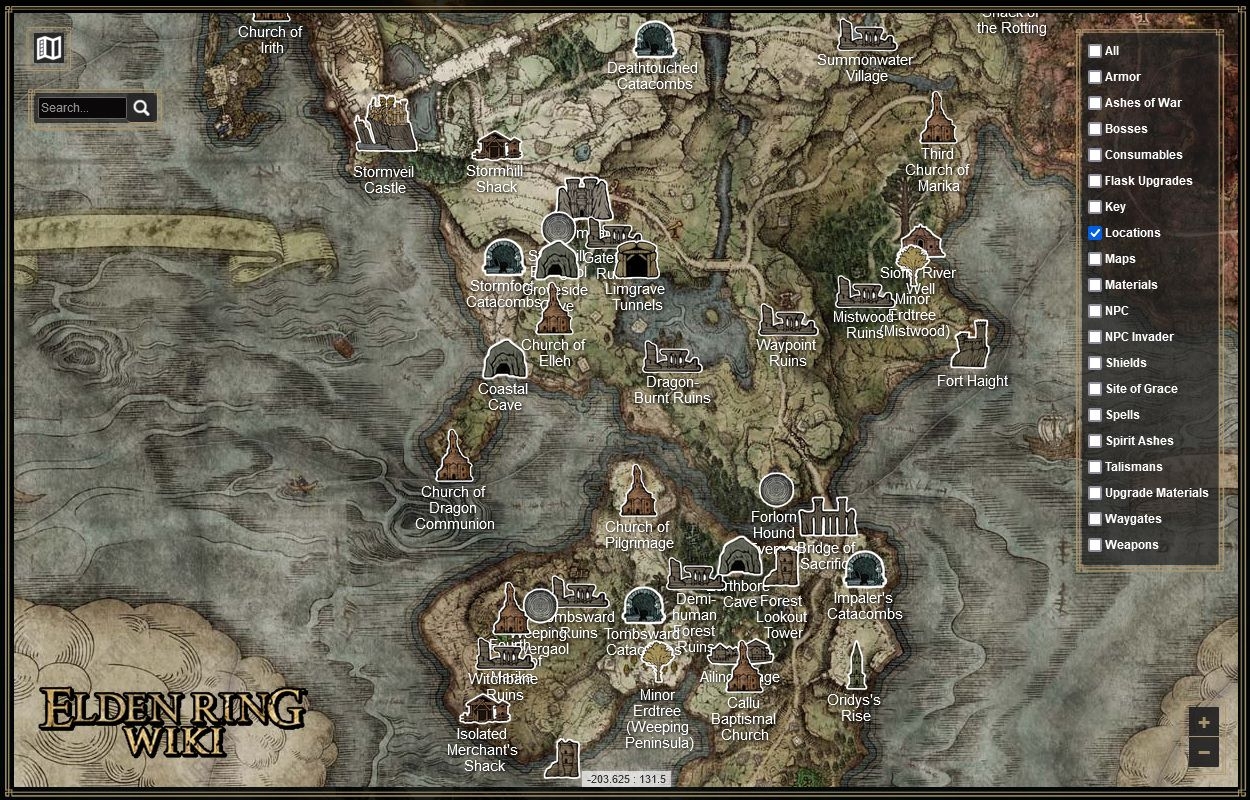Tick the Talismans filter checkbox

(1095, 467)
